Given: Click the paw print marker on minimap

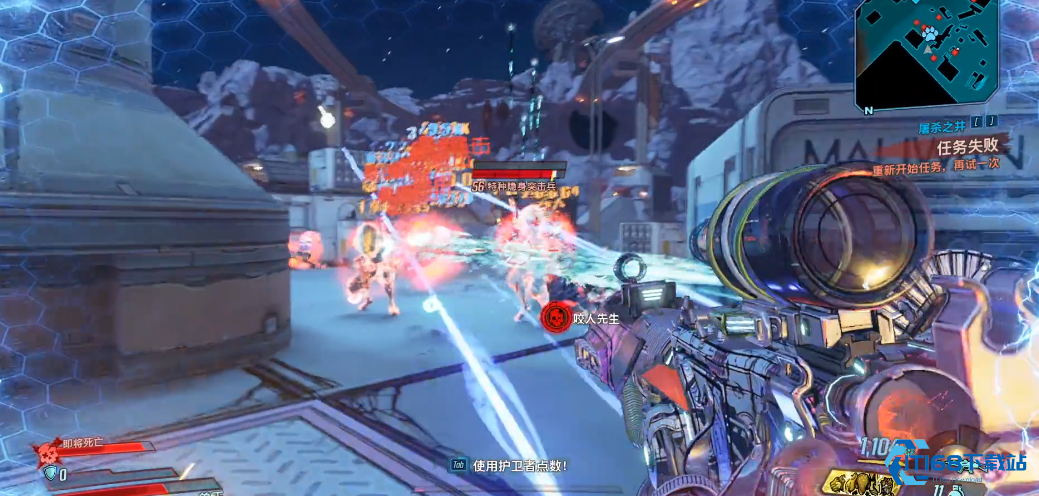Looking at the screenshot, I should click(x=929, y=34).
